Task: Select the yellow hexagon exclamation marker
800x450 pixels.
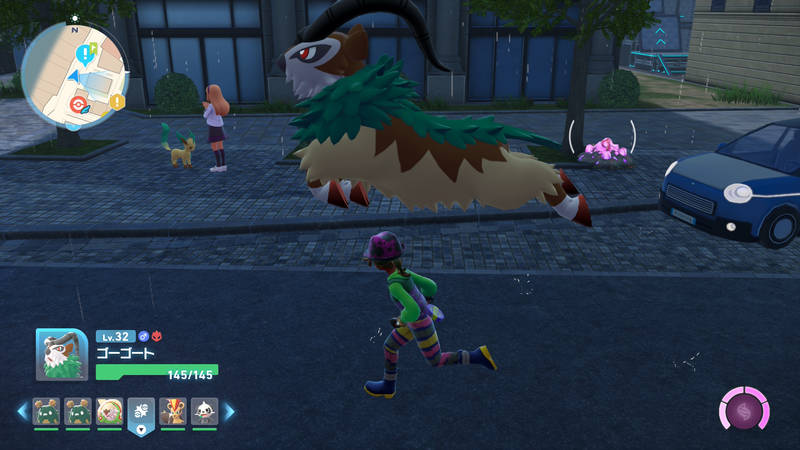Action: point(118,101)
